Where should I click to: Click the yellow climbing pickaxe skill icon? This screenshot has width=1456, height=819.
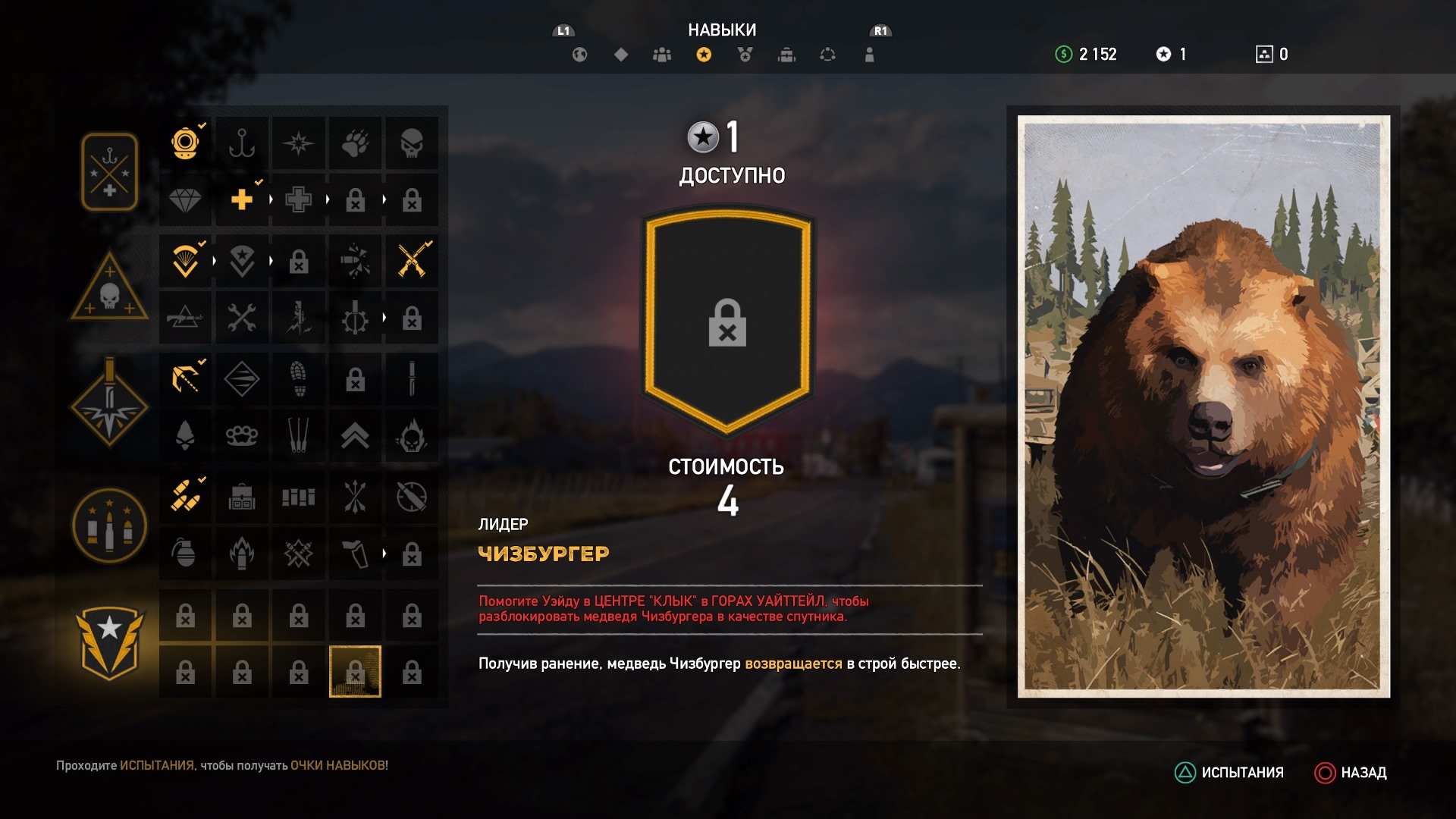click(186, 379)
